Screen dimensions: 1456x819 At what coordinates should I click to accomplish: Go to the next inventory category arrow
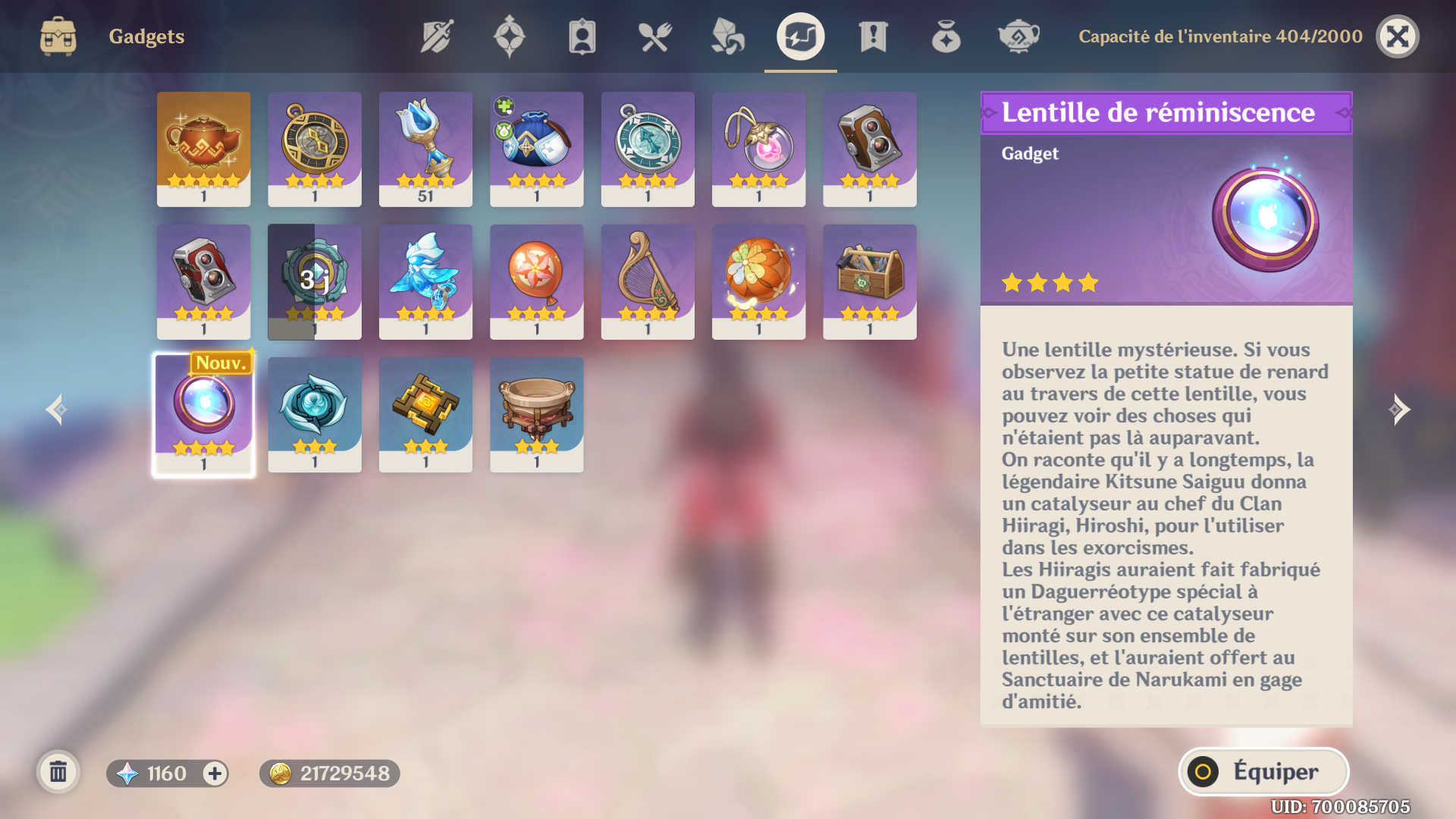[x=1399, y=410]
